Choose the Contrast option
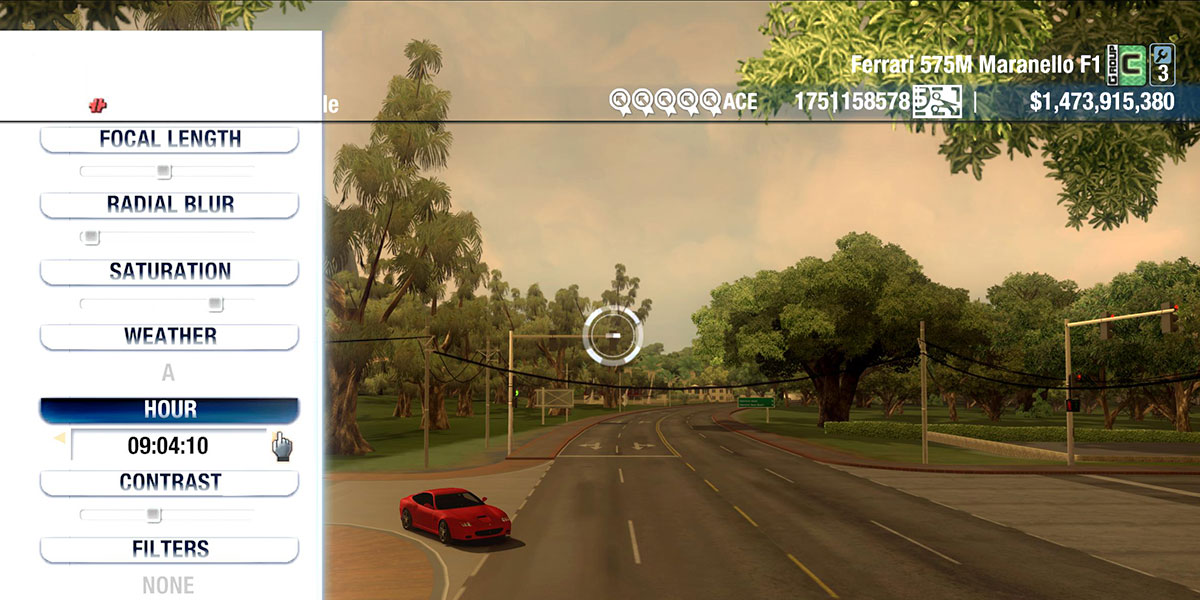Image resolution: width=1200 pixels, height=600 pixels. click(169, 482)
